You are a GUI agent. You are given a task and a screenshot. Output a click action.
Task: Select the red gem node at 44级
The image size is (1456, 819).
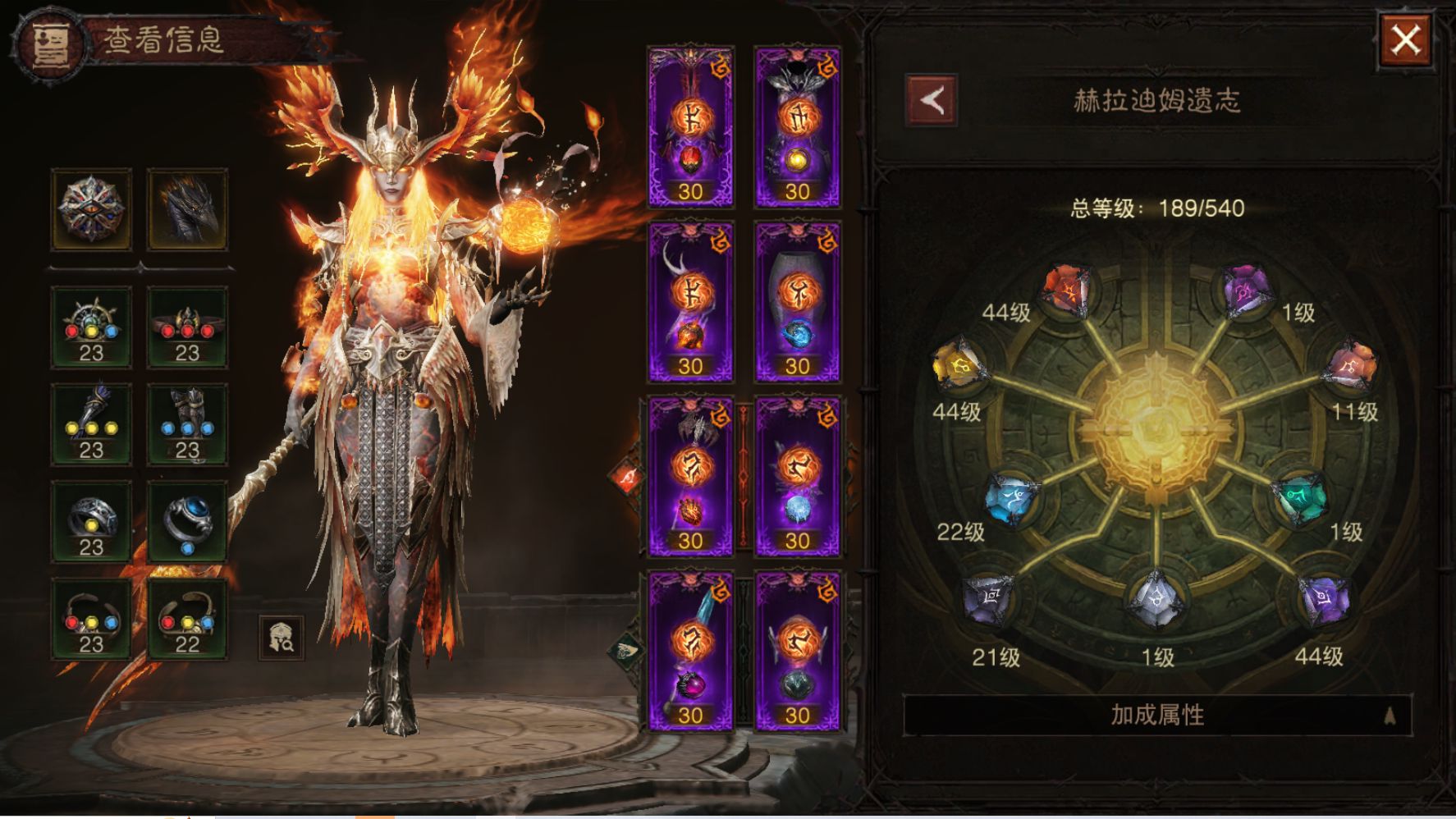[x=1066, y=289]
